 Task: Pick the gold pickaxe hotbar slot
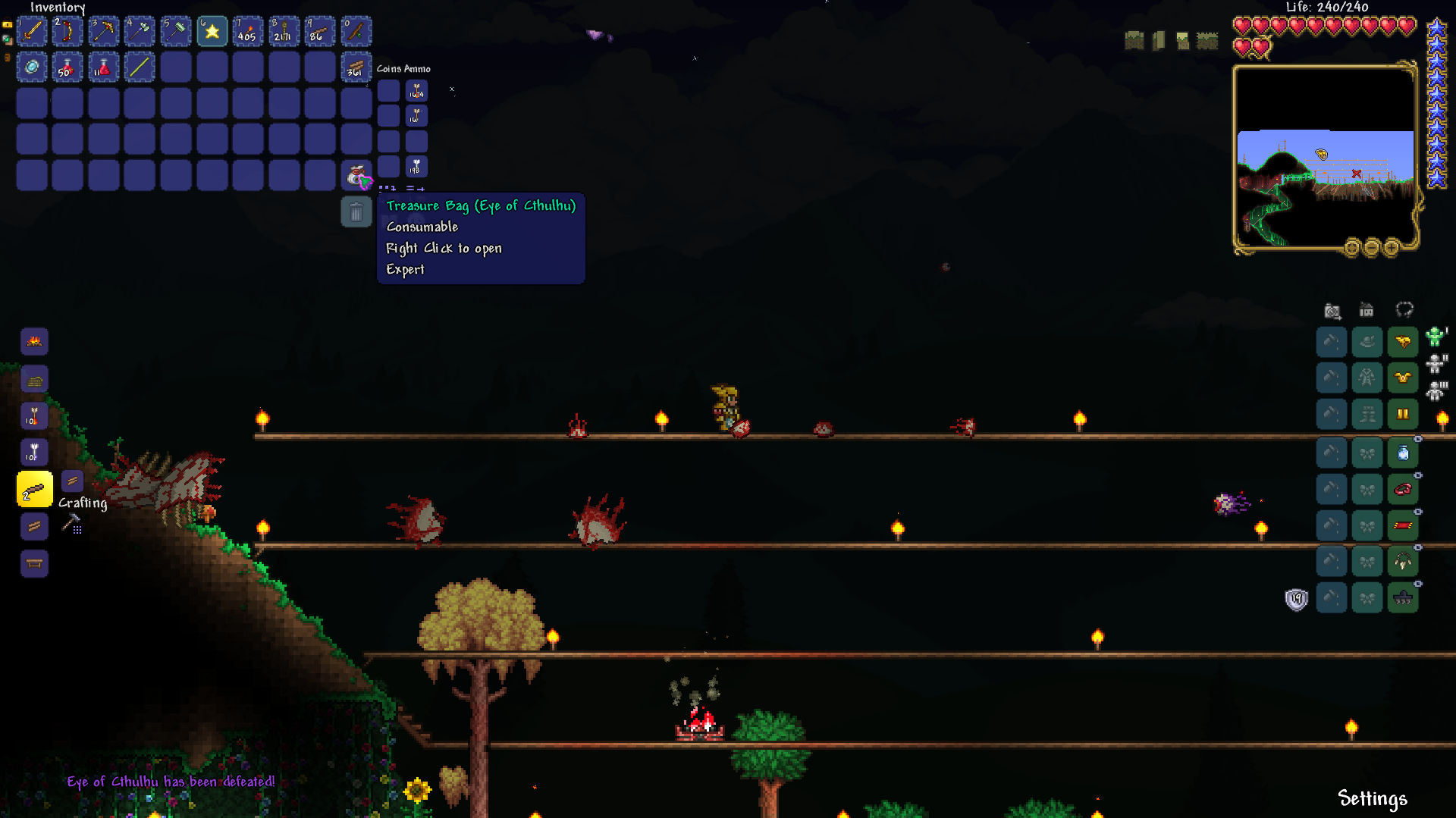tap(104, 32)
